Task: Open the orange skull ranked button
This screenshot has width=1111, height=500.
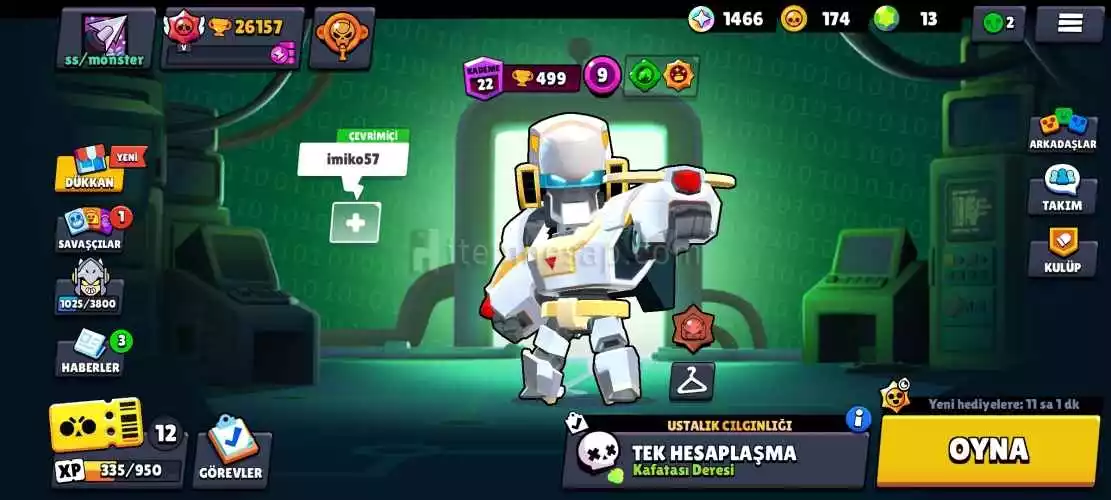Action: coord(341,38)
